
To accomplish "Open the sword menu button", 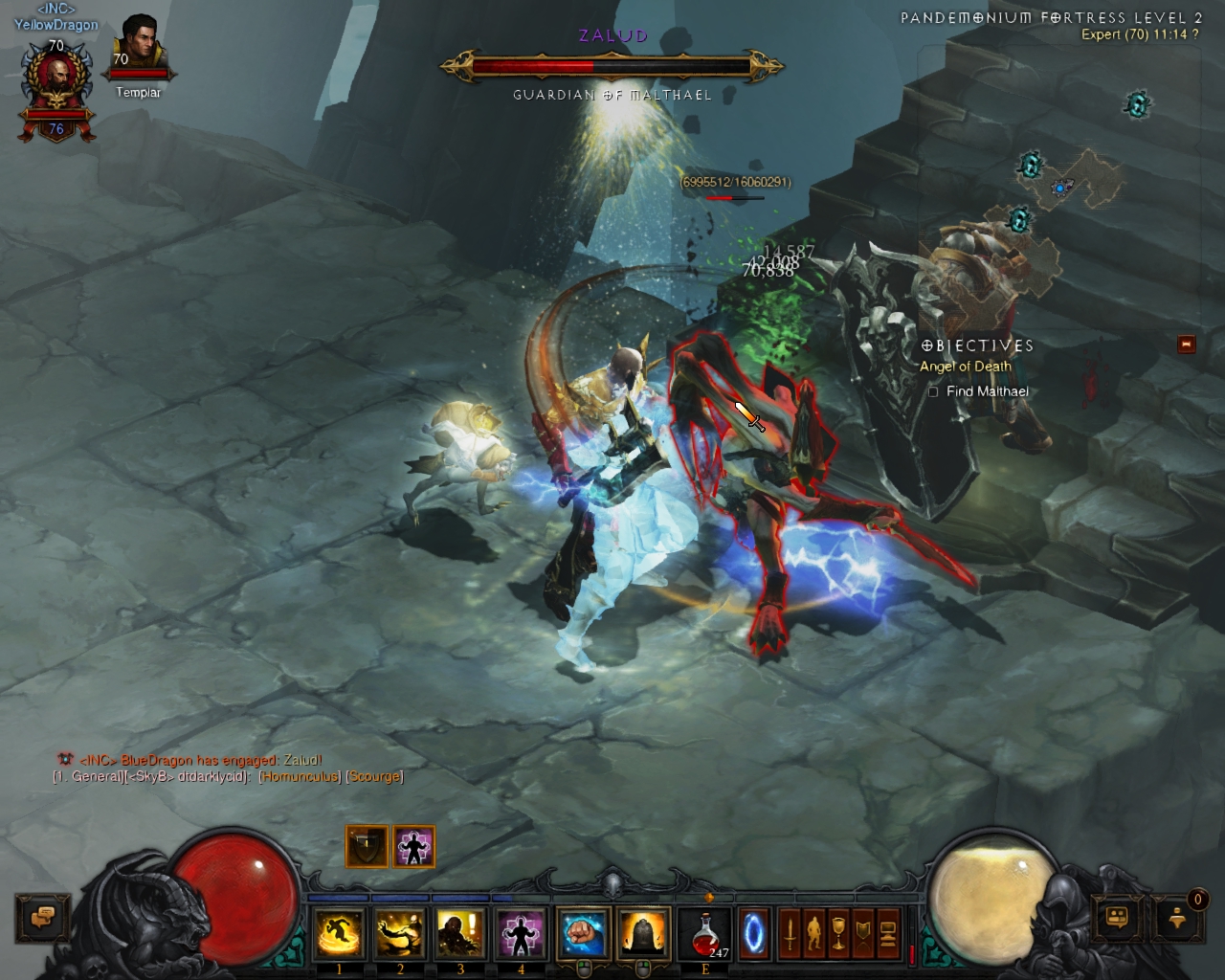I will pos(790,933).
